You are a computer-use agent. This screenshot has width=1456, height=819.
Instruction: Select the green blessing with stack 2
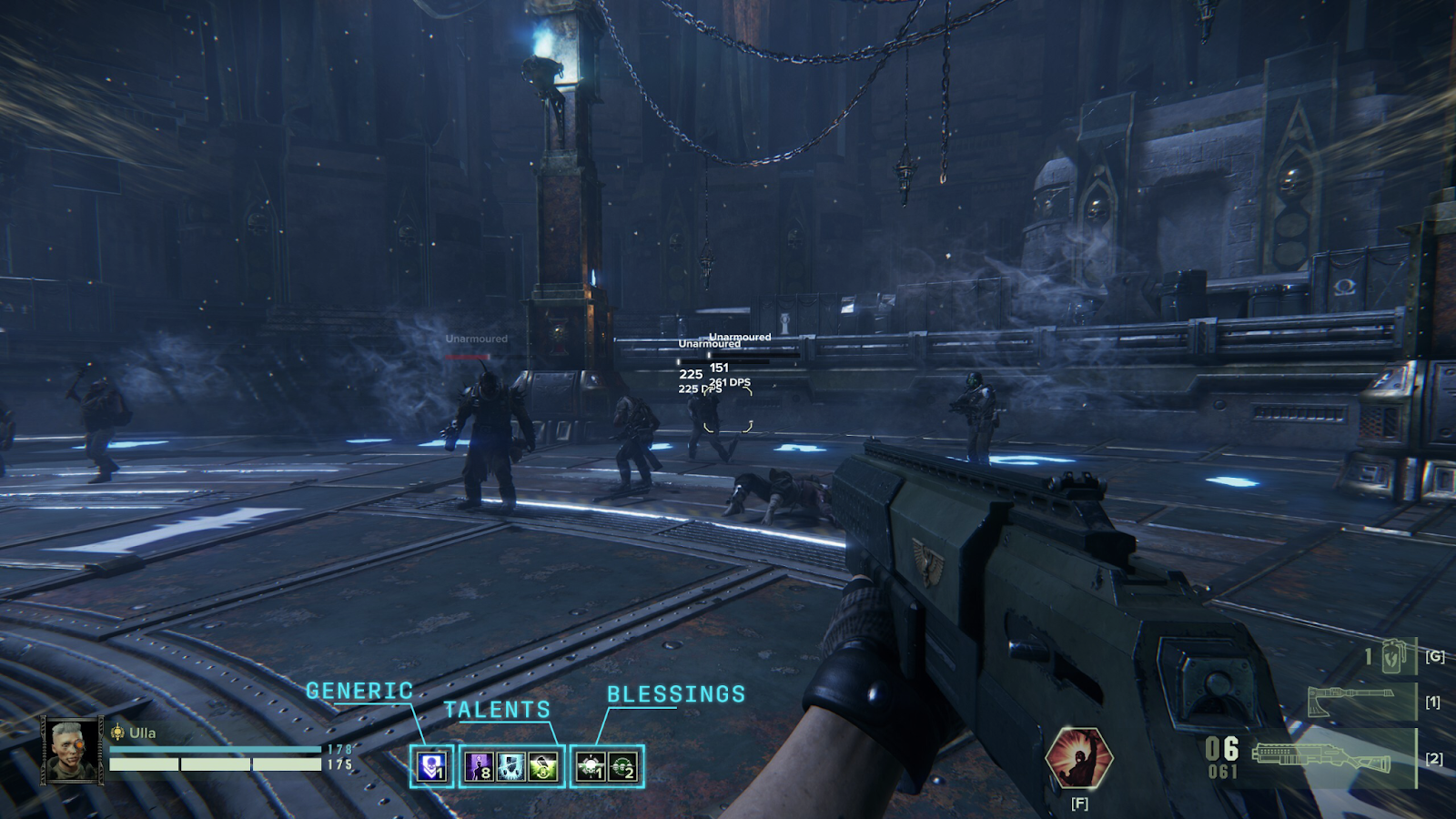pos(623,766)
